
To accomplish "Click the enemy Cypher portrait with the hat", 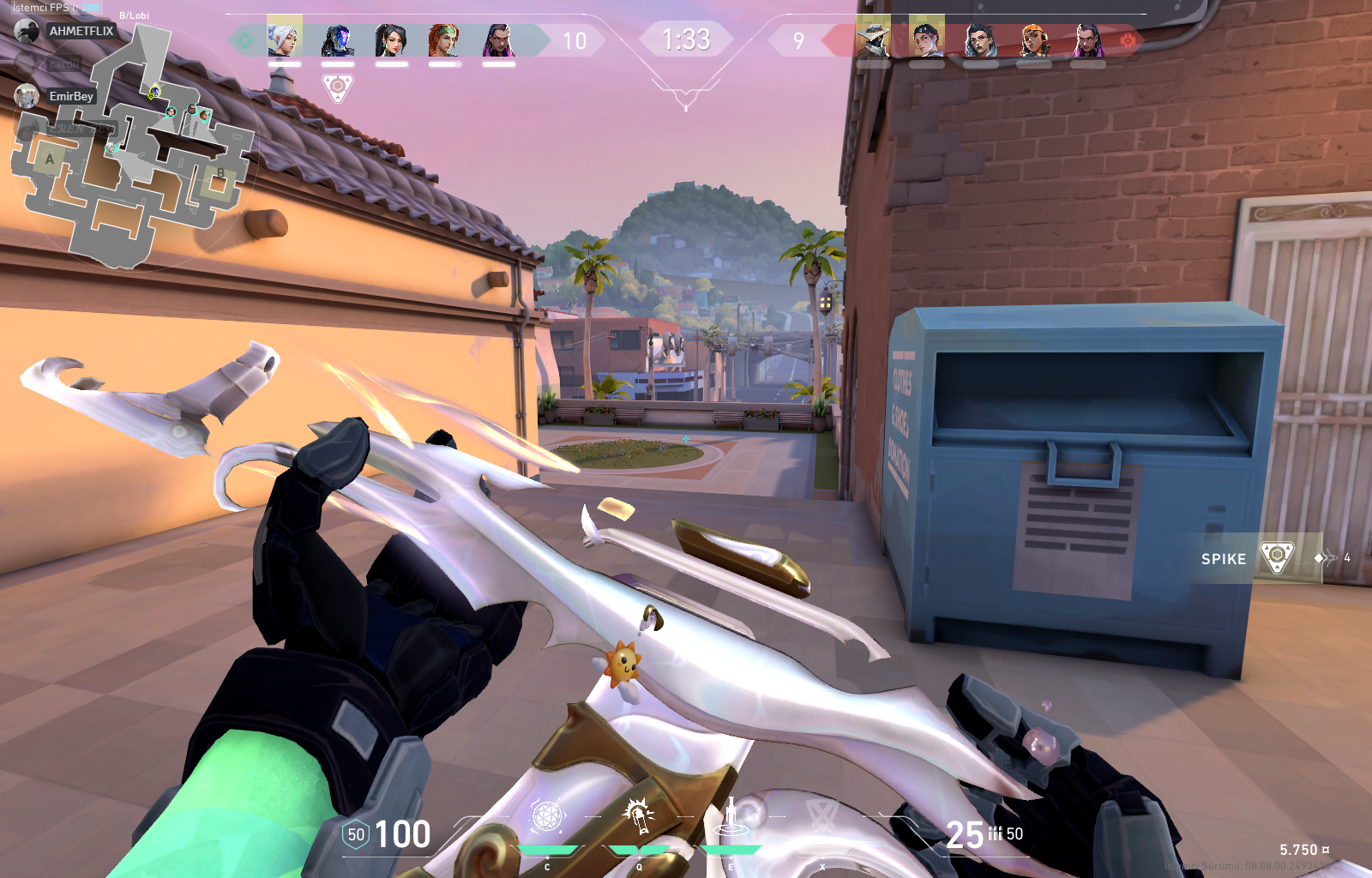I will (x=873, y=39).
